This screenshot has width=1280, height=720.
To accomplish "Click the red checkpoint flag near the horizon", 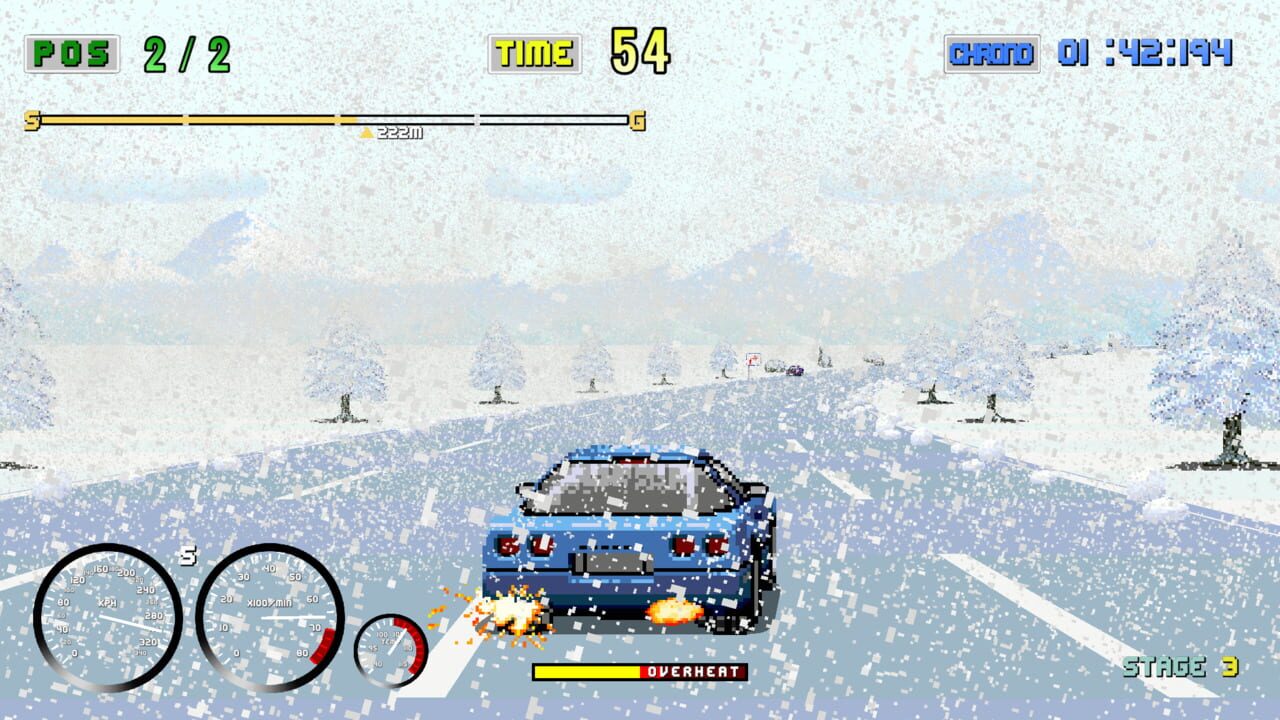I will [x=752, y=357].
